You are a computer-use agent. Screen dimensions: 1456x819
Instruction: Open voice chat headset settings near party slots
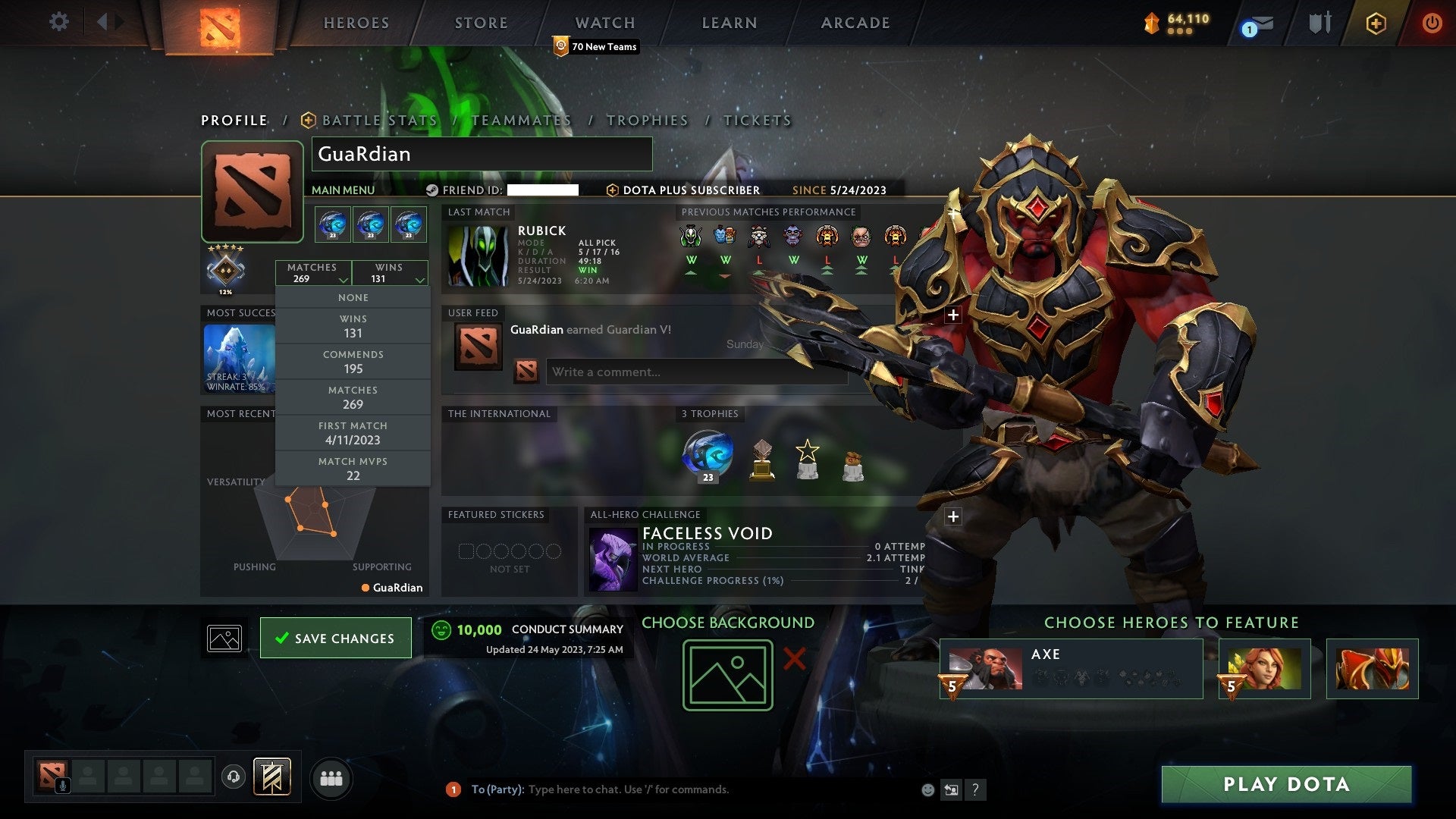[x=233, y=777]
